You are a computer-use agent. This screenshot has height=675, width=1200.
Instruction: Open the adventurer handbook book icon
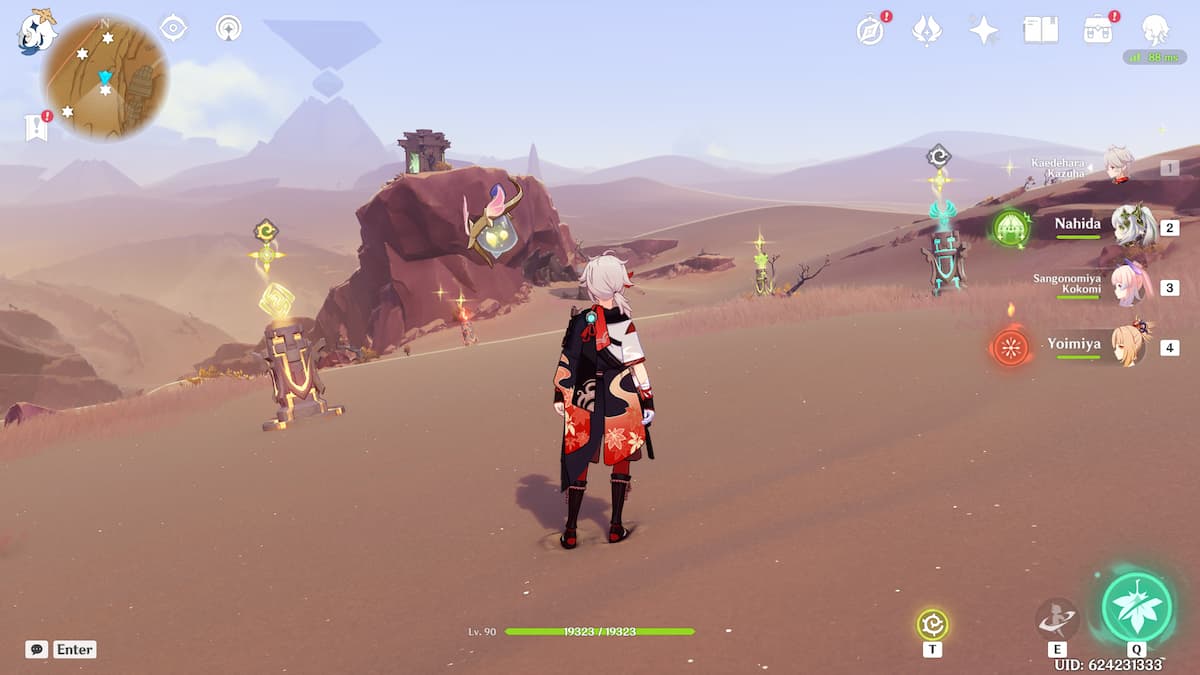pos(1040,30)
